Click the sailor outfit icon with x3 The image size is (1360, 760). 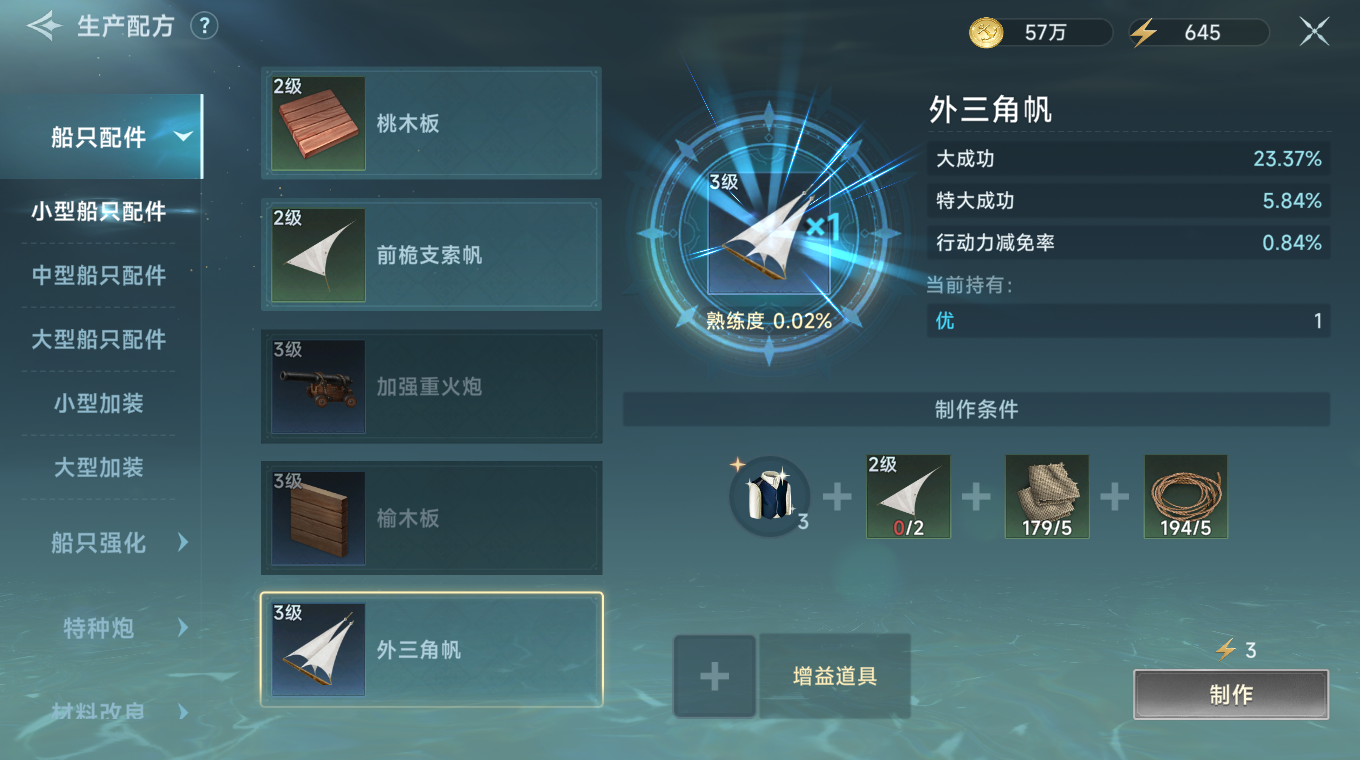[x=768, y=497]
